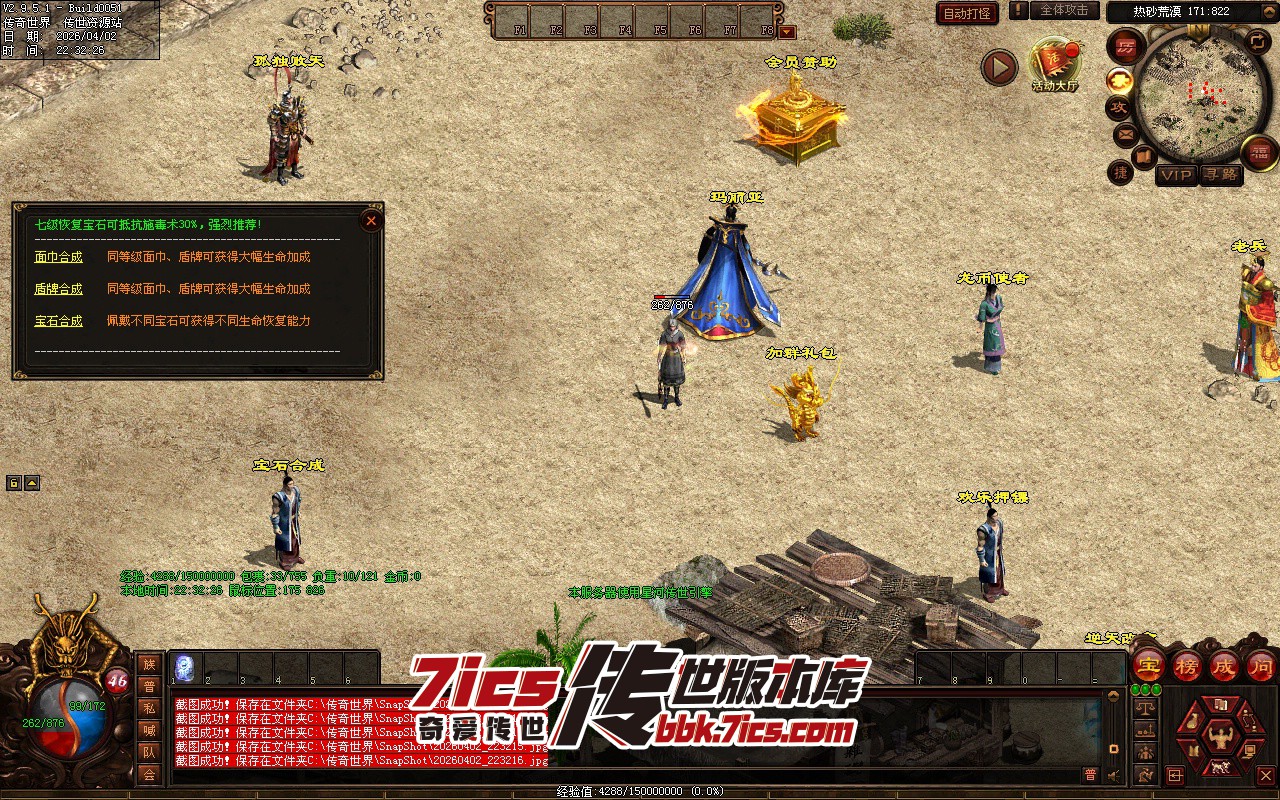Open the character panel muscle-figure icon

point(1219,737)
